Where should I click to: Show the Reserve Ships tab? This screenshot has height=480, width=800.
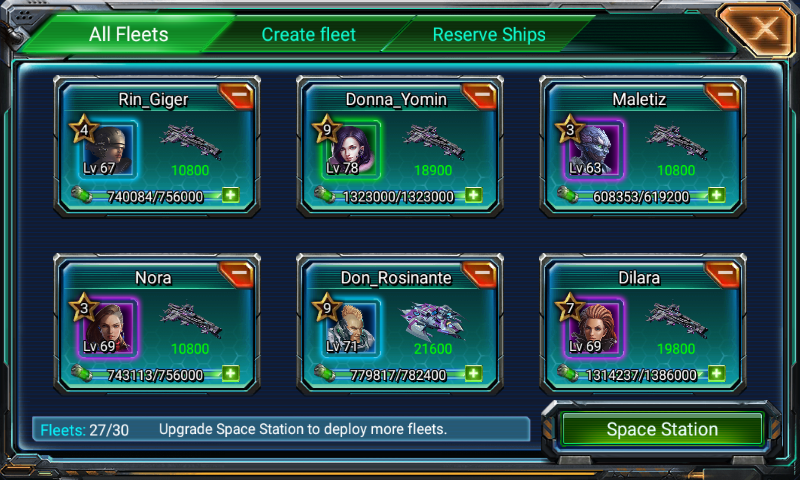point(489,35)
